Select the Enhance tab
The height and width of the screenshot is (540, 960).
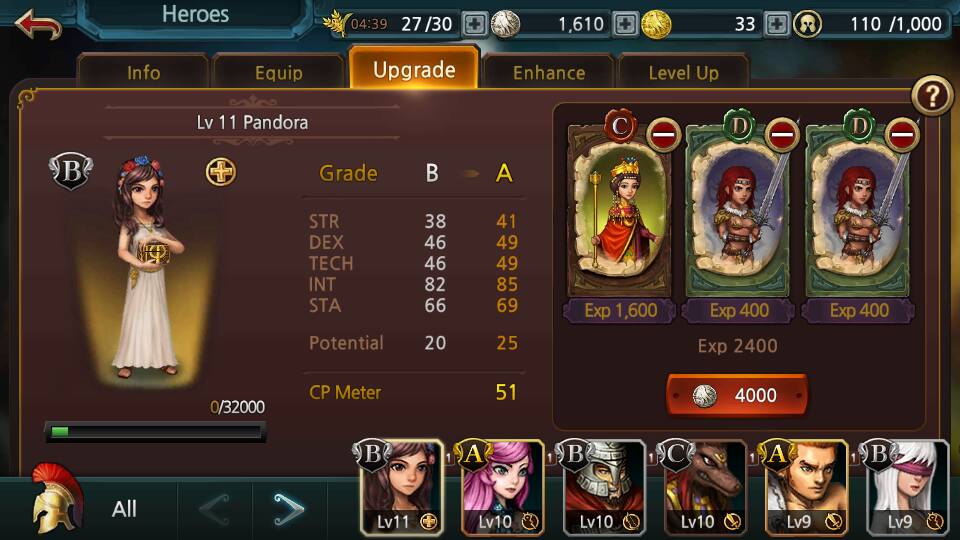coord(548,72)
